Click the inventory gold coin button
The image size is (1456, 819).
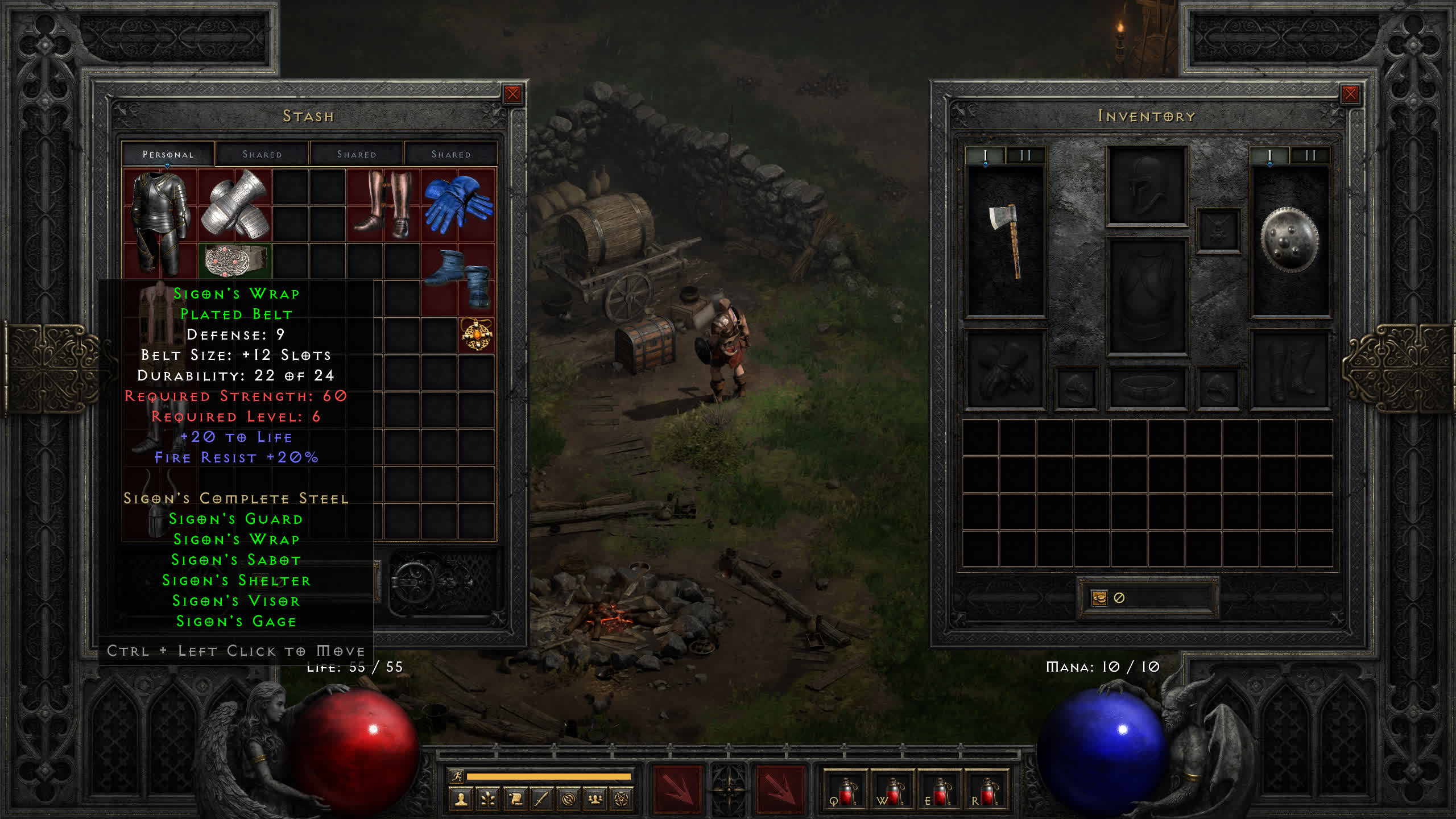1099,598
